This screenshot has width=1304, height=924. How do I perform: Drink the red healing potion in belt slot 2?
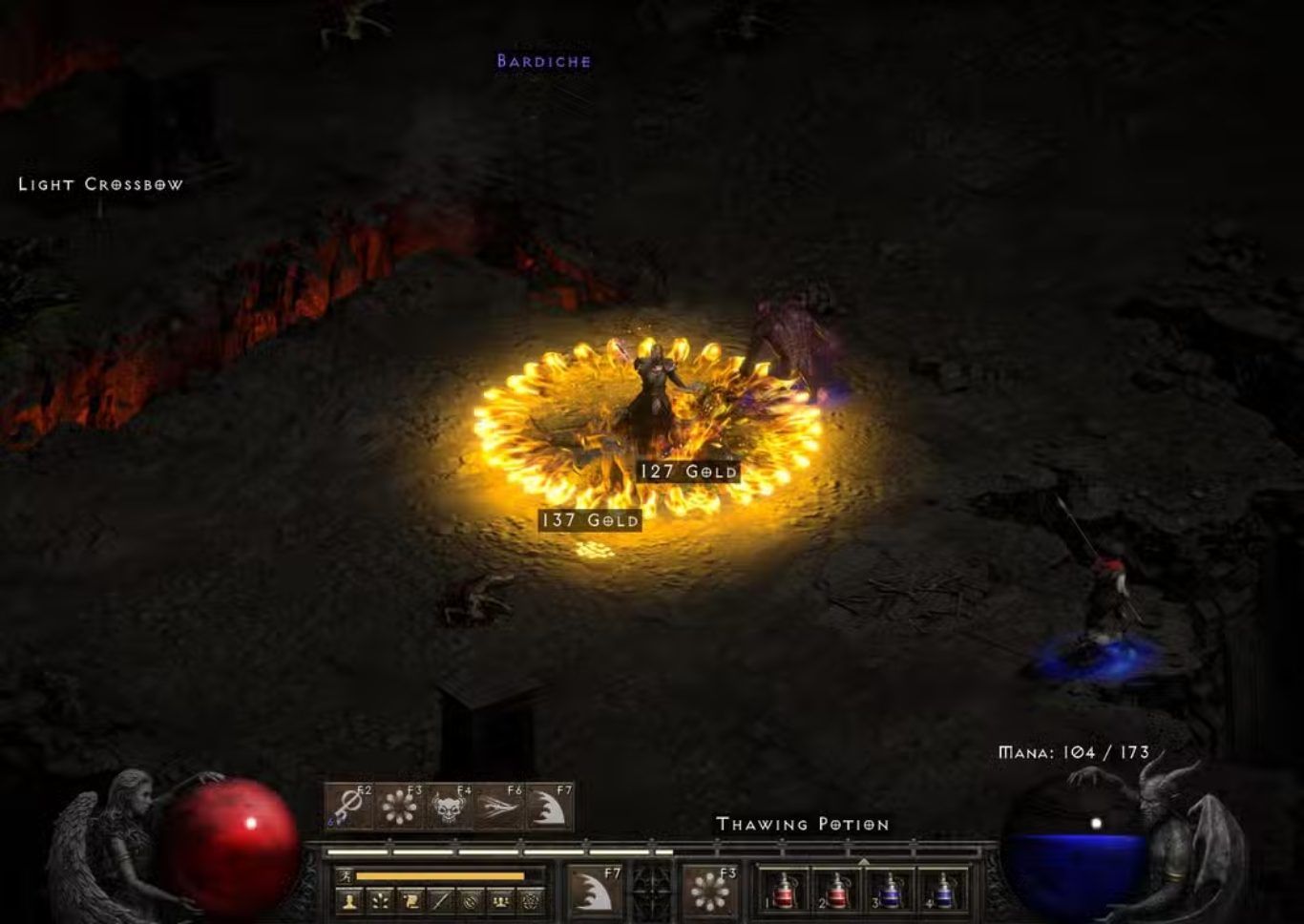pyautogui.click(x=836, y=890)
